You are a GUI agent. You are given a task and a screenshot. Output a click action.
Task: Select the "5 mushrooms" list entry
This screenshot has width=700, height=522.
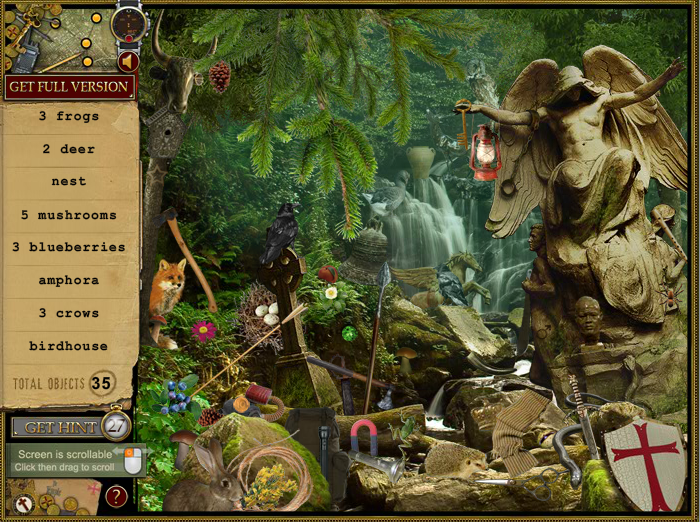click(69, 215)
